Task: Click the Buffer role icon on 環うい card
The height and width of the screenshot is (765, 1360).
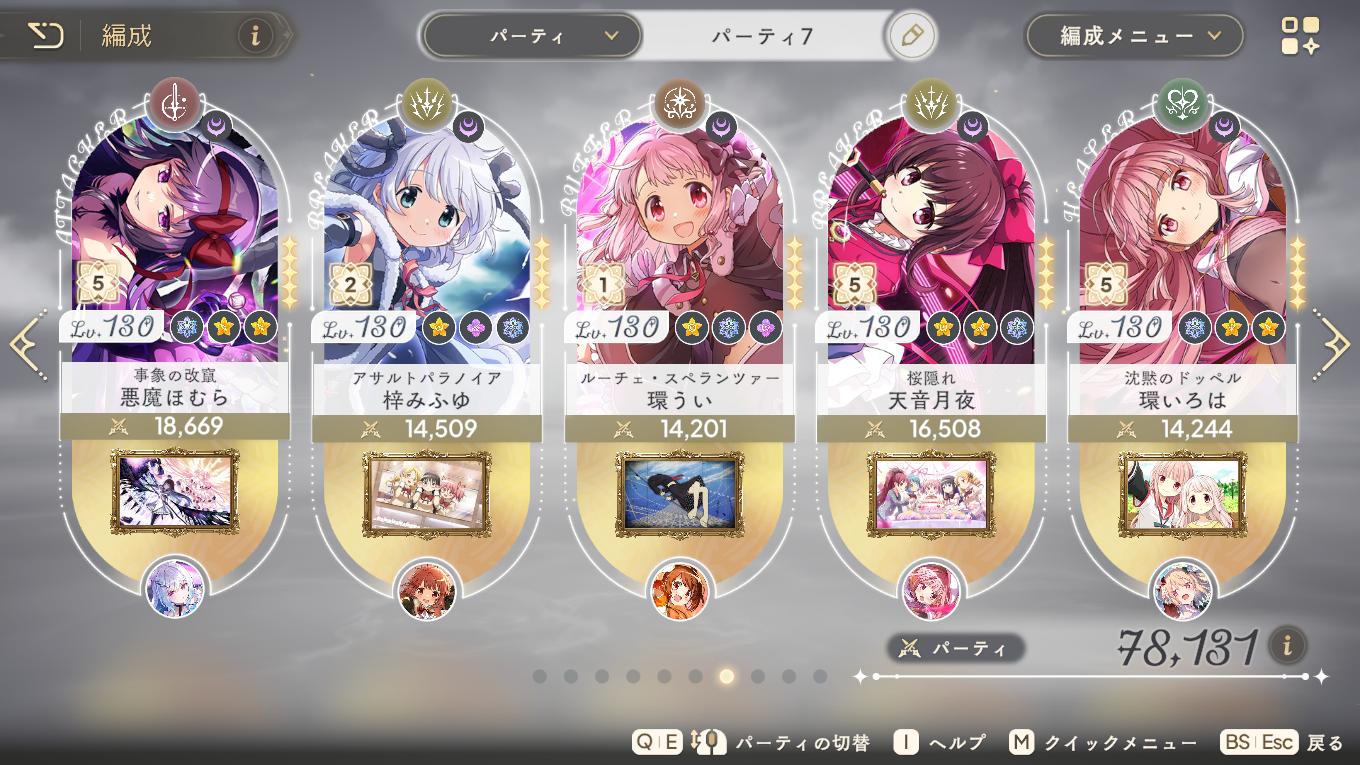Action: click(x=679, y=103)
